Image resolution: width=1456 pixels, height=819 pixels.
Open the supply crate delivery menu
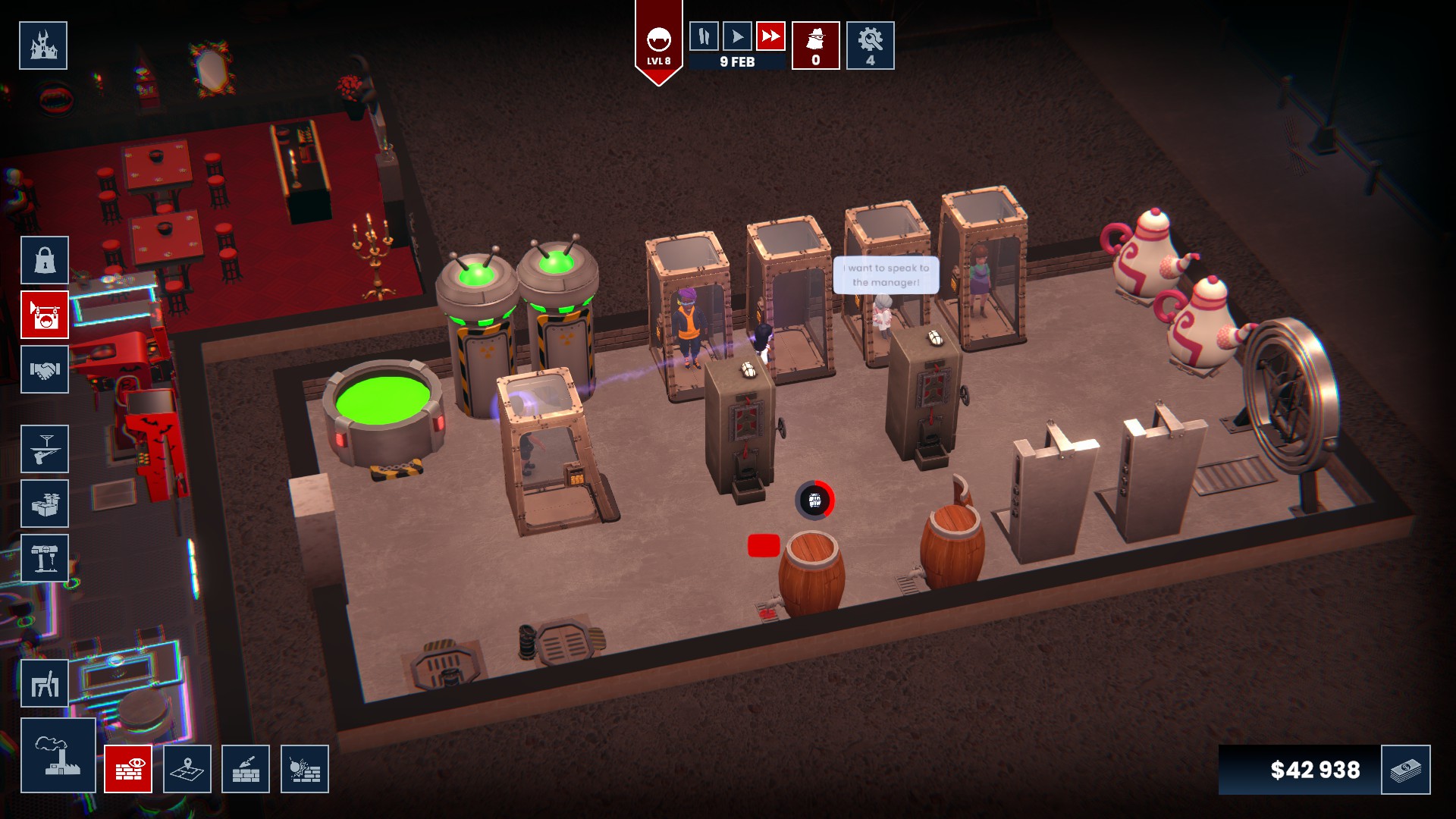(43, 503)
